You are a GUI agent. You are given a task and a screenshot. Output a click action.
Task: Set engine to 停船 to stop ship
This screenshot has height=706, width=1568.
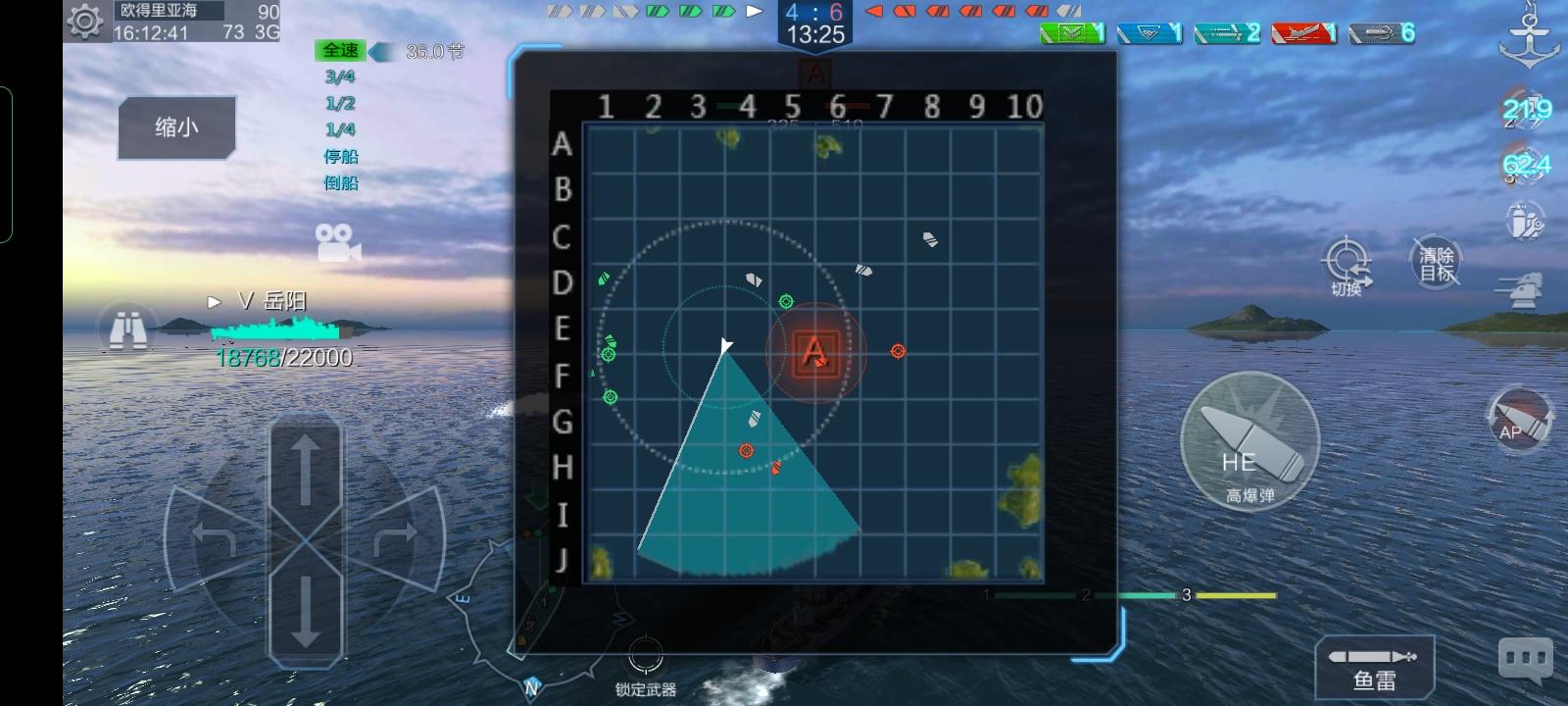point(341,156)
